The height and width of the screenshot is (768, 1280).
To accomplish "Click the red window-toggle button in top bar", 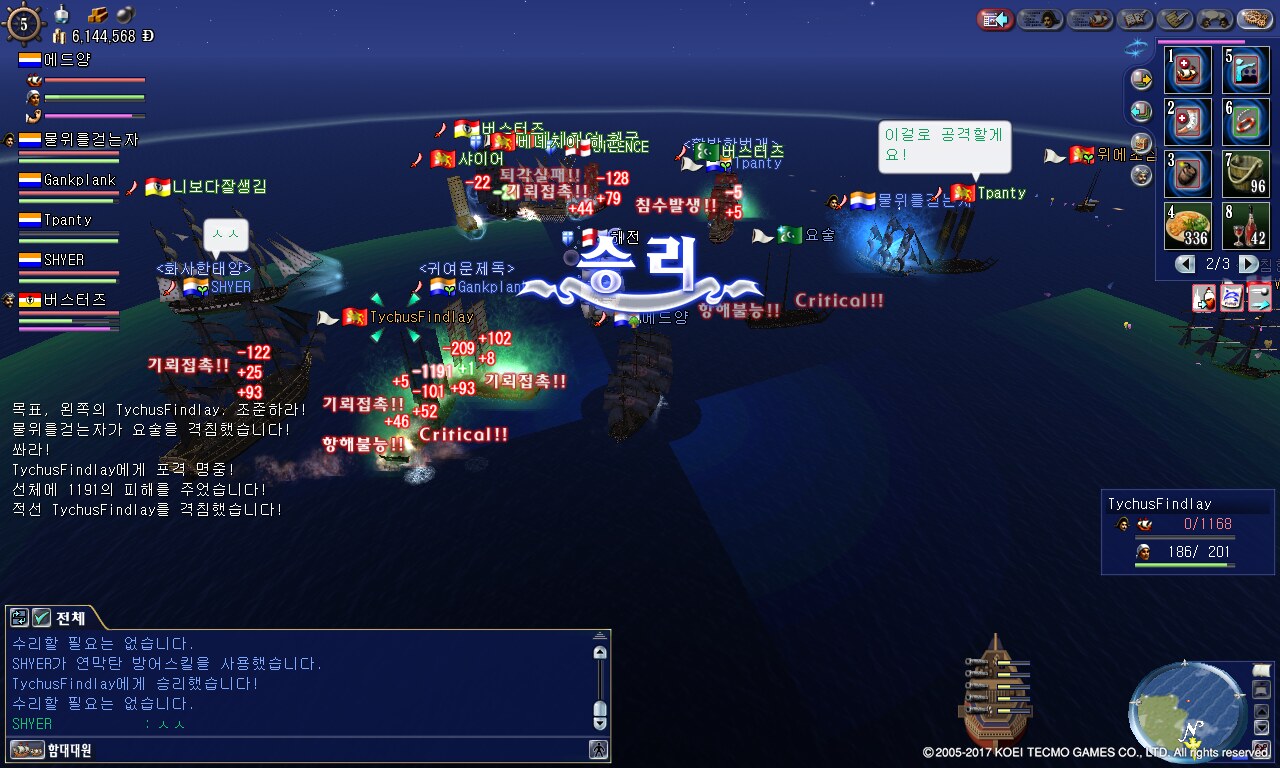I will point(995,19).
